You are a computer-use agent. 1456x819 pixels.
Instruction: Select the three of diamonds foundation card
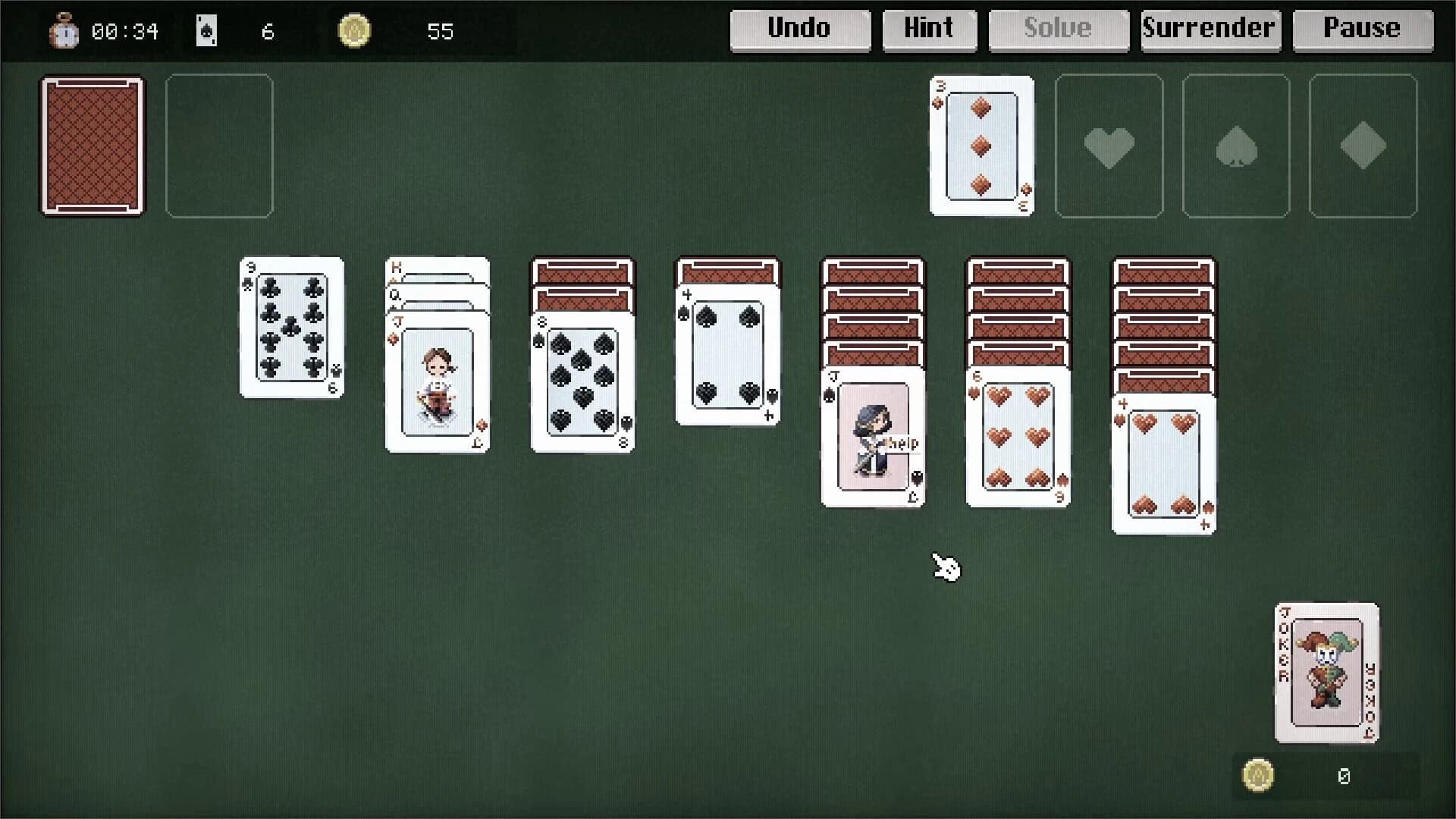pos(981,146)
